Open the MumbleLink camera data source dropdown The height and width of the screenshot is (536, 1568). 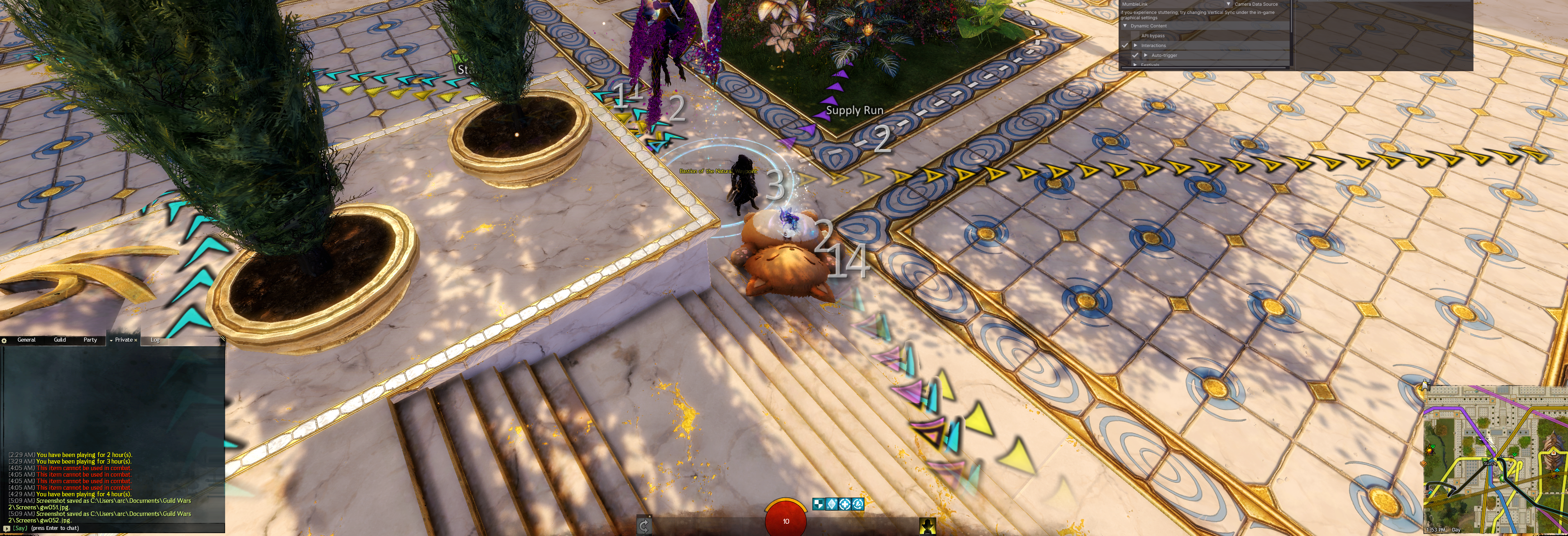(x=1228, y=4)
